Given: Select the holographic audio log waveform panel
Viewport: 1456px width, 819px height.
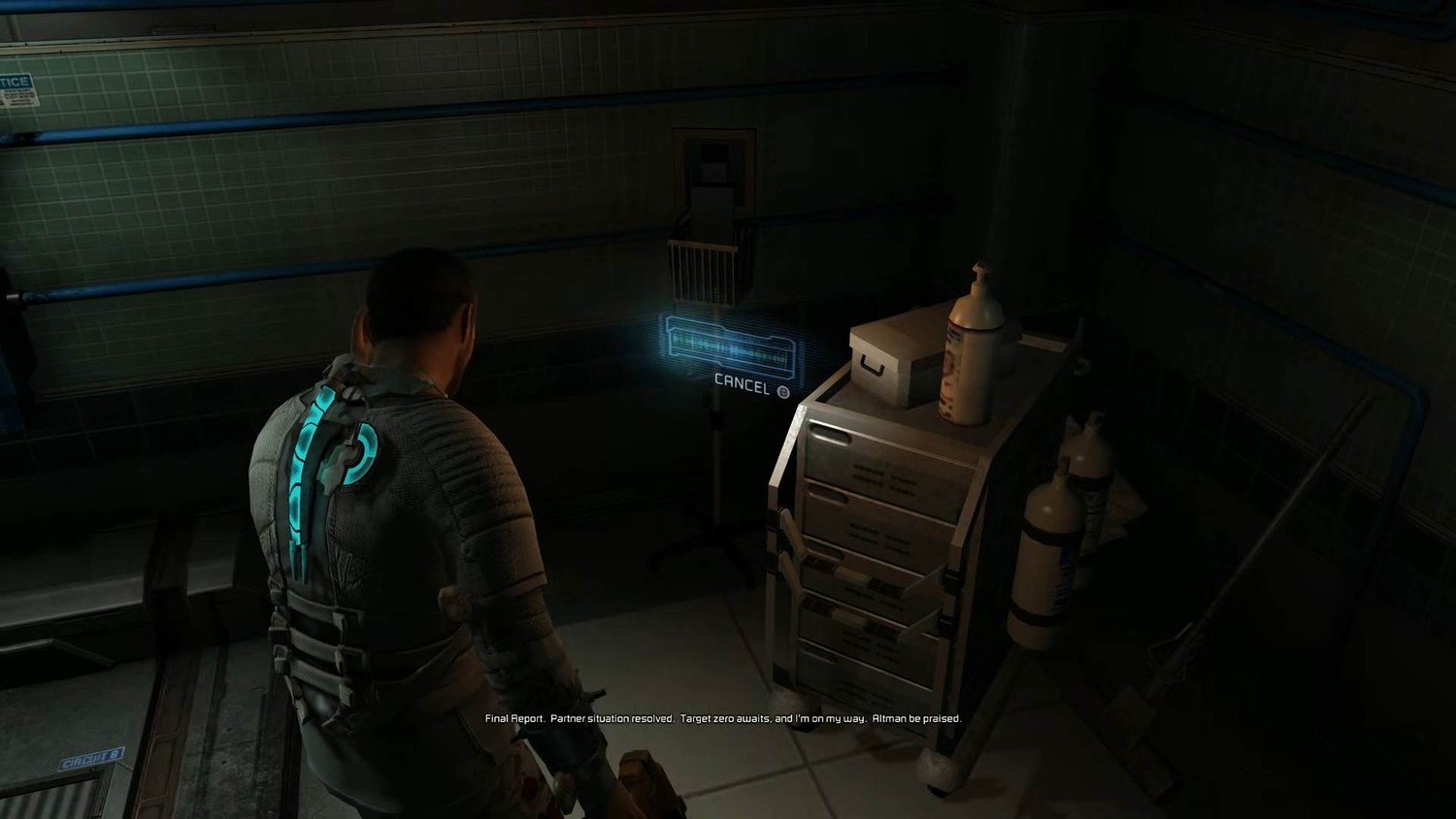Looking at the screenshot, I should coord(733,345).
